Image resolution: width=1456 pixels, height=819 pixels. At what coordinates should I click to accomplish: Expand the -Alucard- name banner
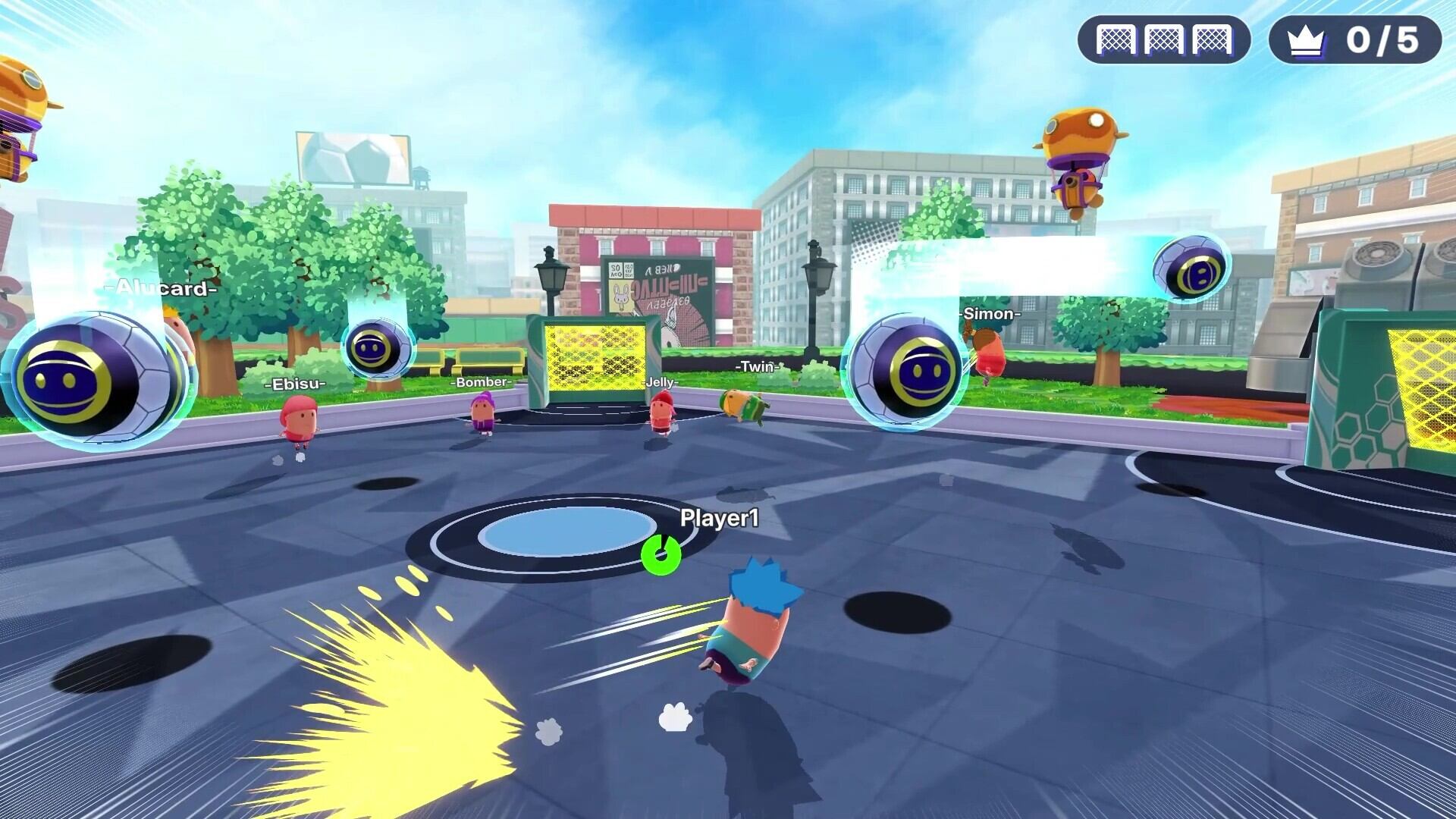(162, 288)
